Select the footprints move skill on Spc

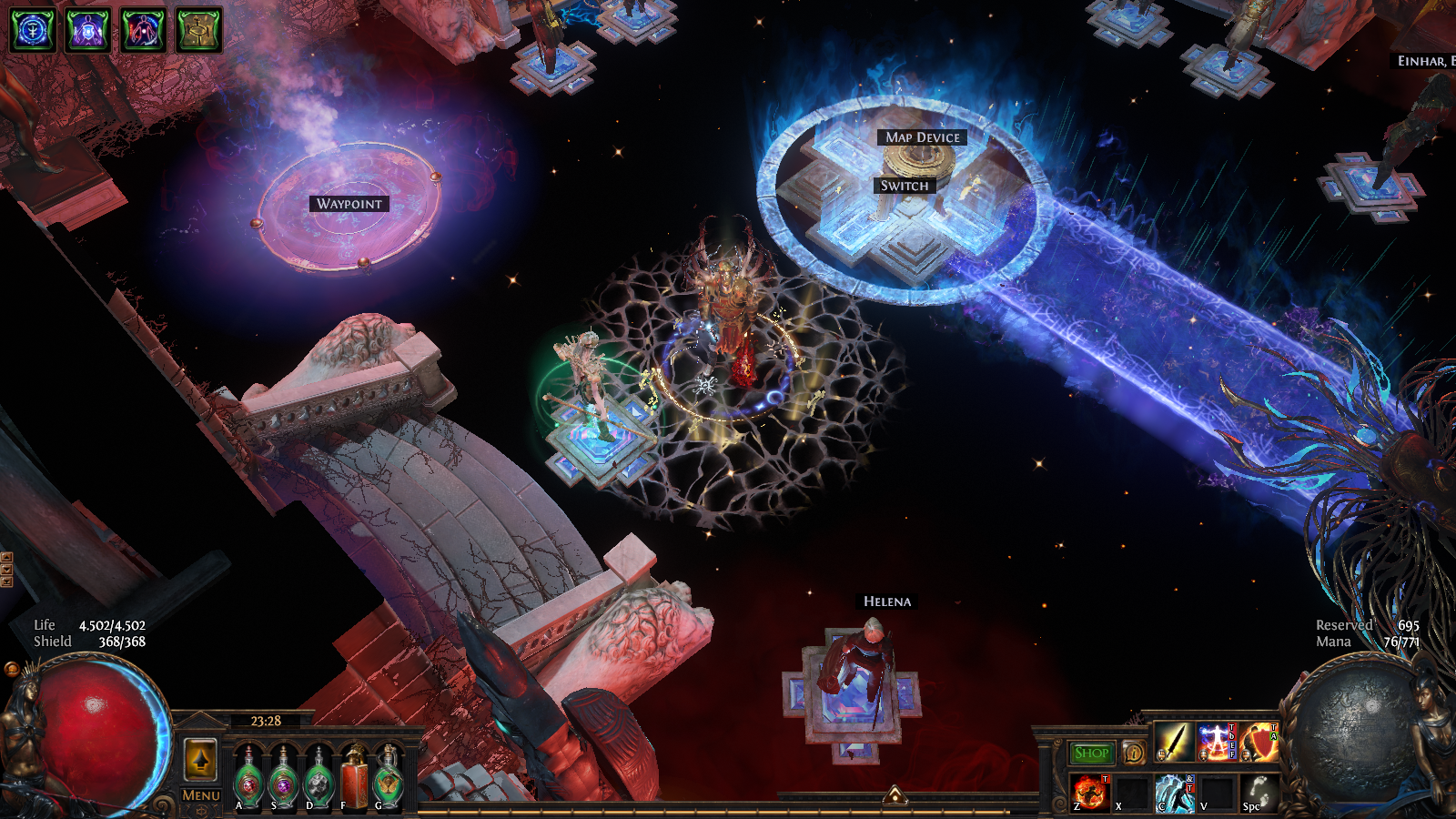(x=1259, y=792)
